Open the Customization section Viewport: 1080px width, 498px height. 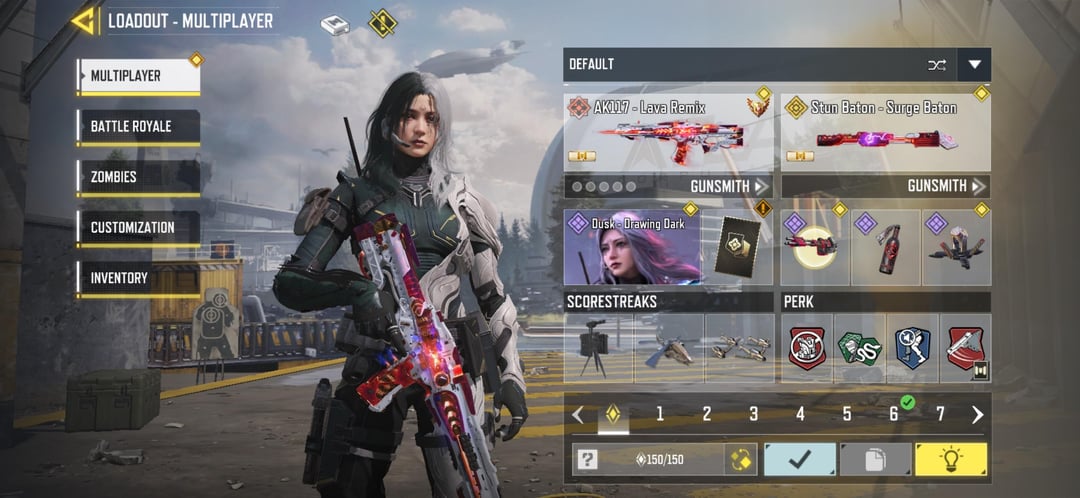[x=138, y=228]
